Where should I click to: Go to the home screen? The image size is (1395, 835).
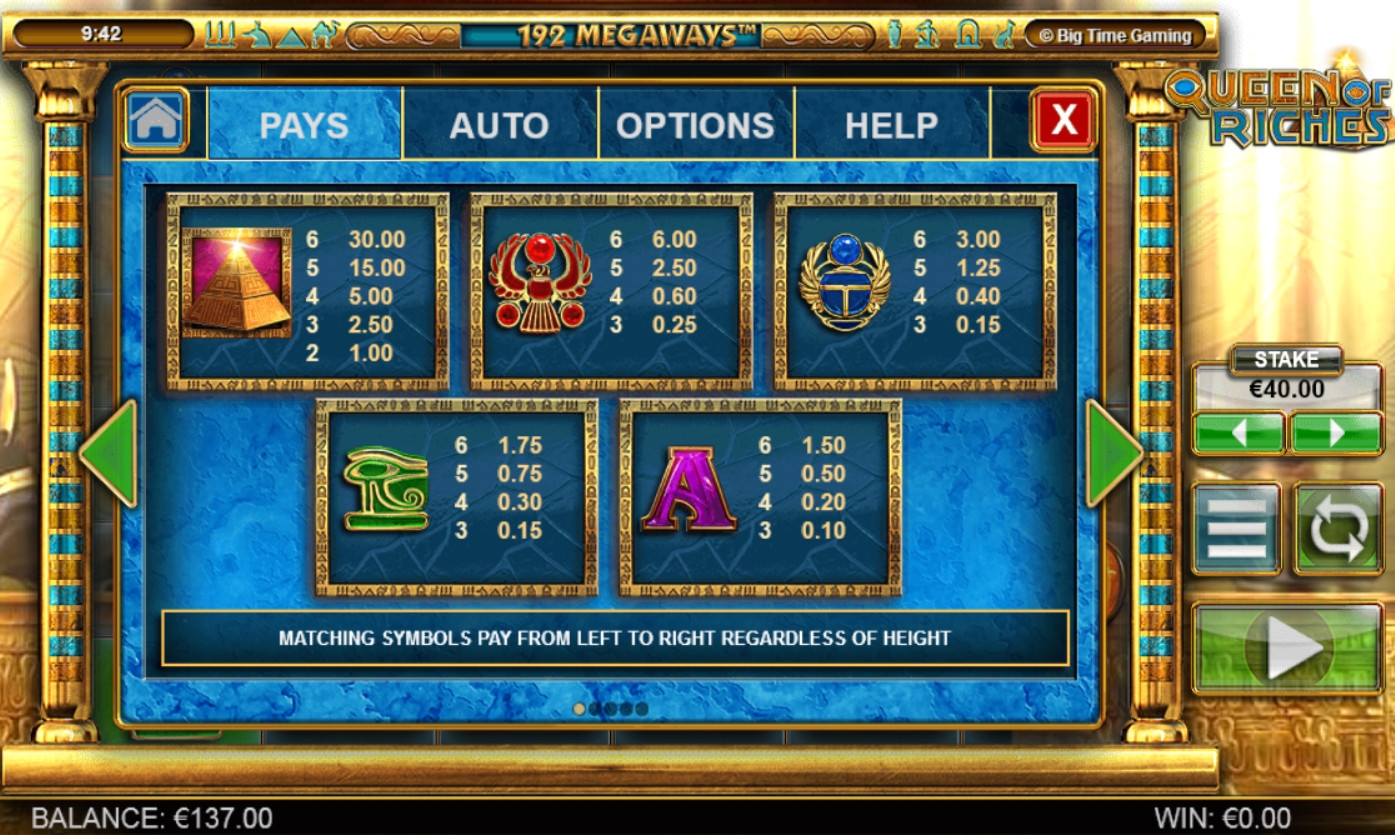coord(155,121)
